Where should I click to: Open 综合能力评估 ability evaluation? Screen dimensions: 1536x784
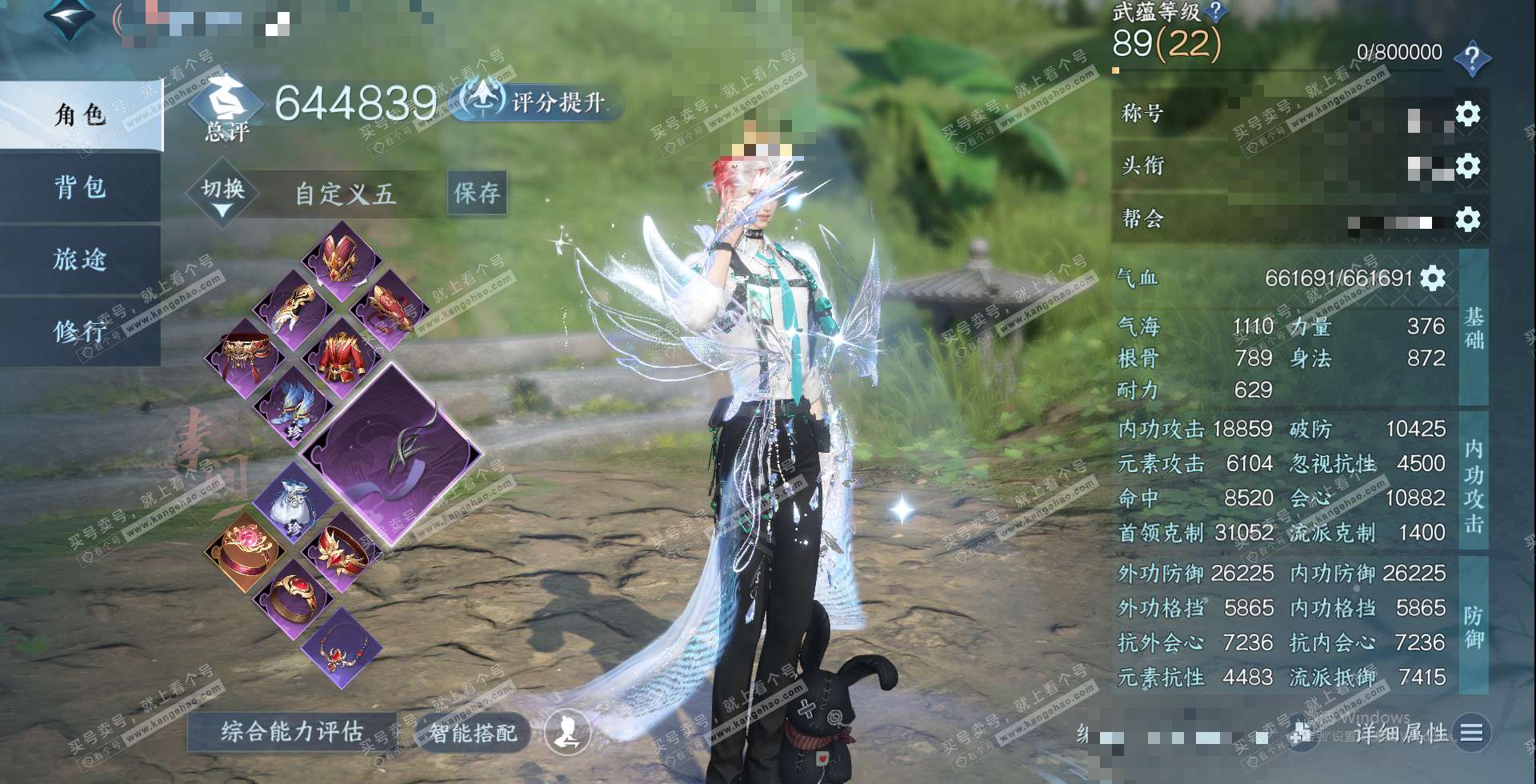click(x=292, y=731)
